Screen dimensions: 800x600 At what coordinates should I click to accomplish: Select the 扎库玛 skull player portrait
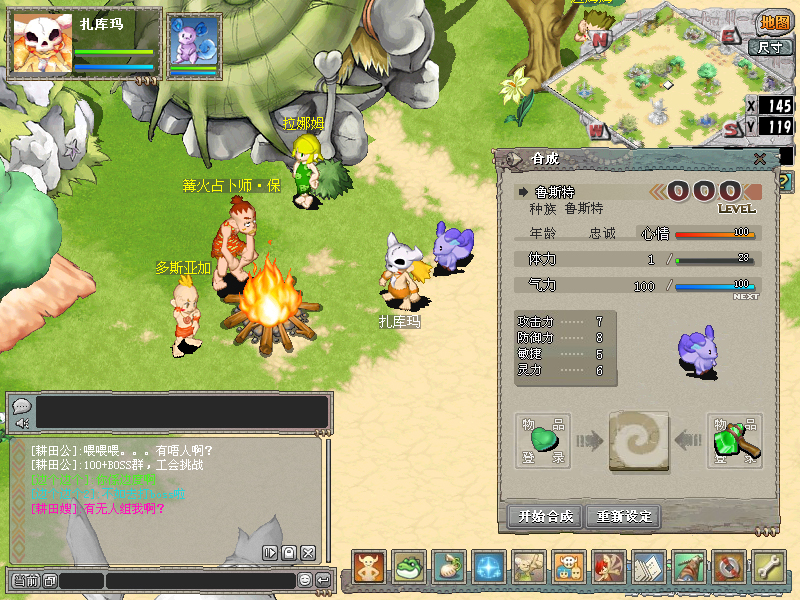pyautogui.click(x=42, y=42)
